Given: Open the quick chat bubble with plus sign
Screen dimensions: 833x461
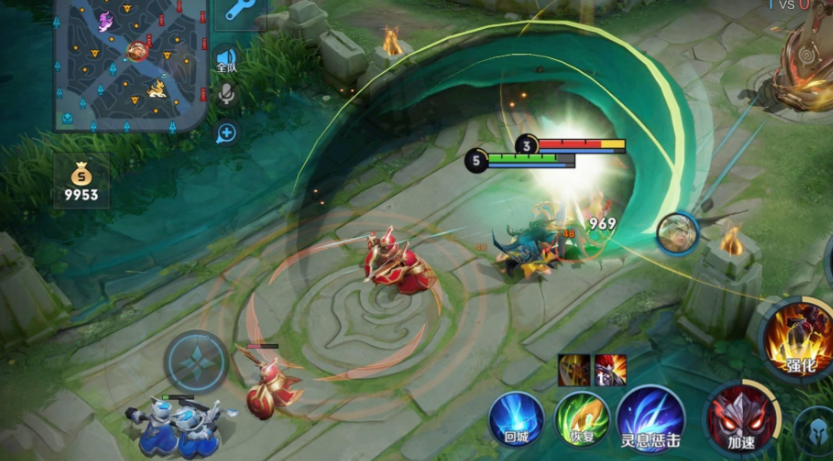Looking at the screenshot, I should [227, 133].
